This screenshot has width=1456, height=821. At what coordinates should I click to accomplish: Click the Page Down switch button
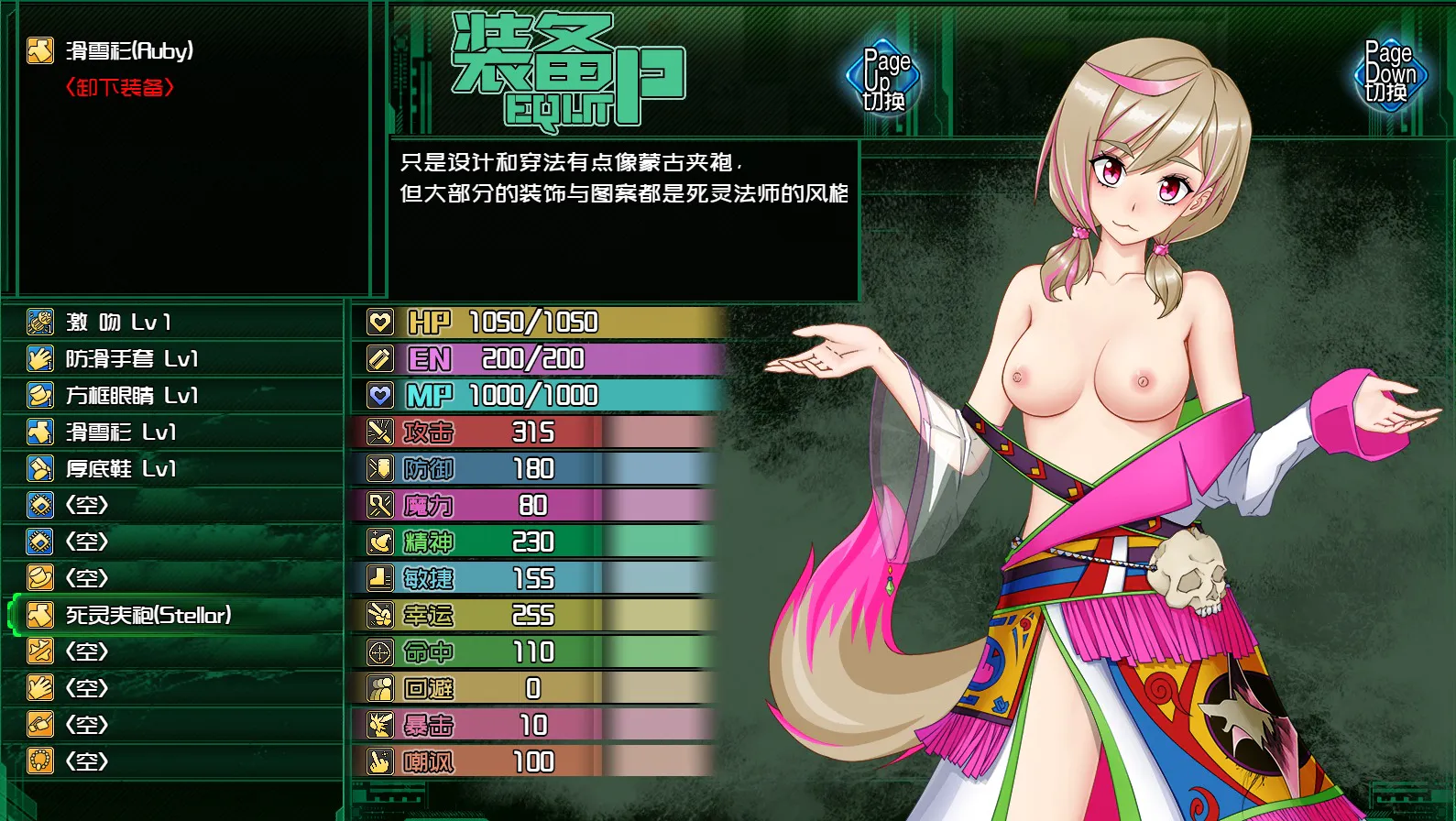point(1389,73)
